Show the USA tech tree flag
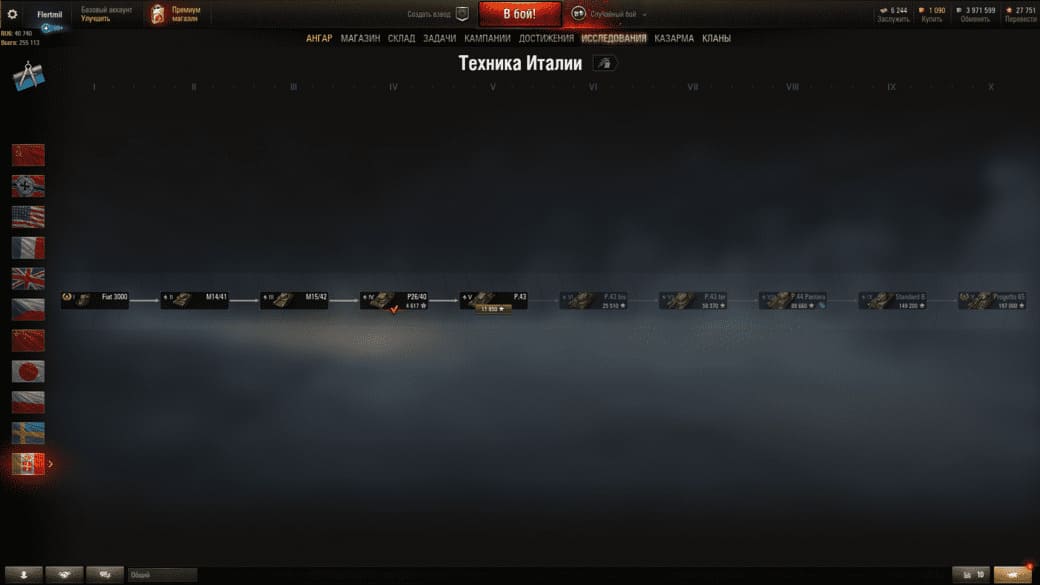Viewport: 1040px width, 585px height. coord(28,217)
